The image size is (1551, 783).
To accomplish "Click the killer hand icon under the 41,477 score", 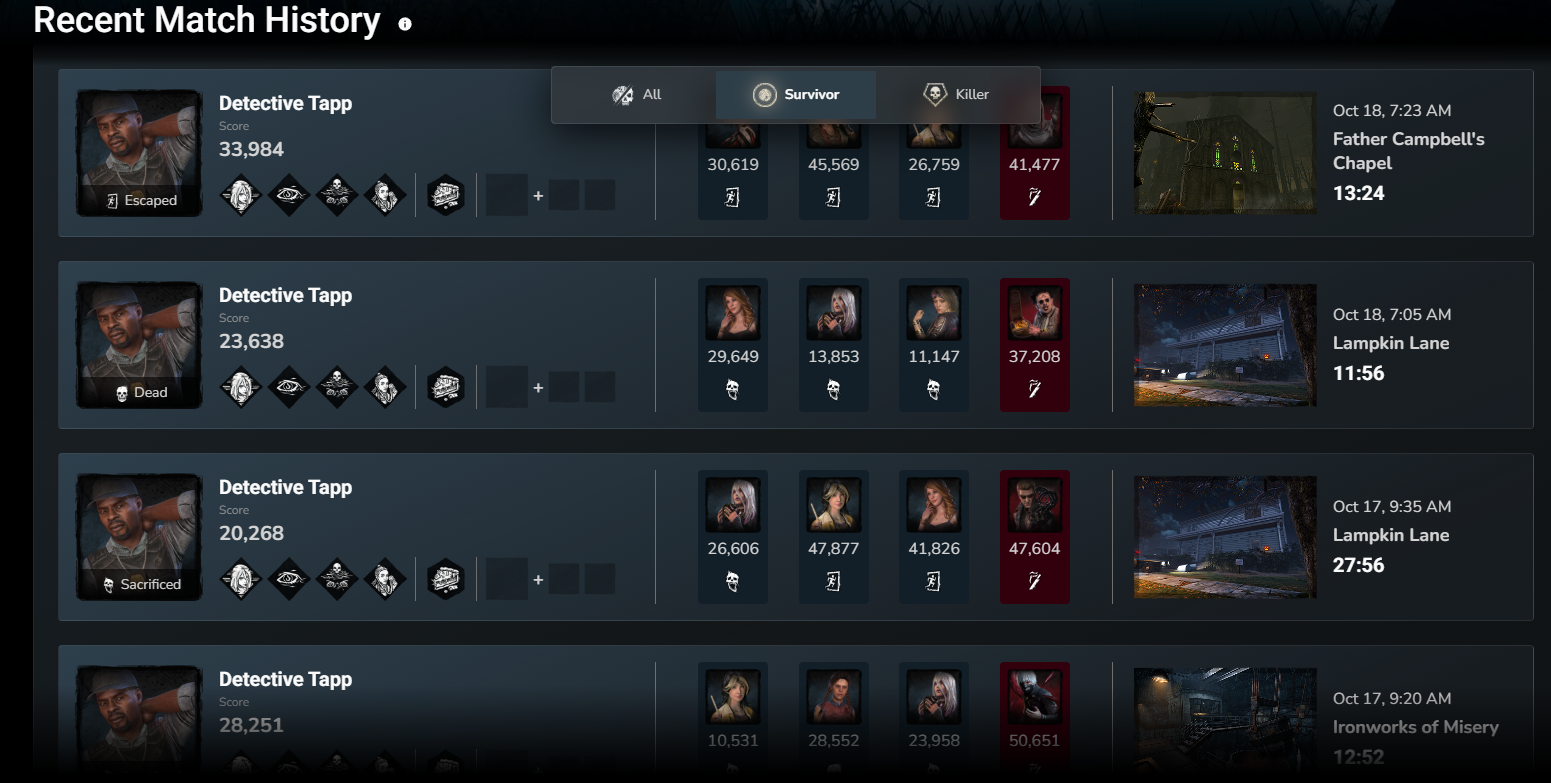I will click(1035, 198).
